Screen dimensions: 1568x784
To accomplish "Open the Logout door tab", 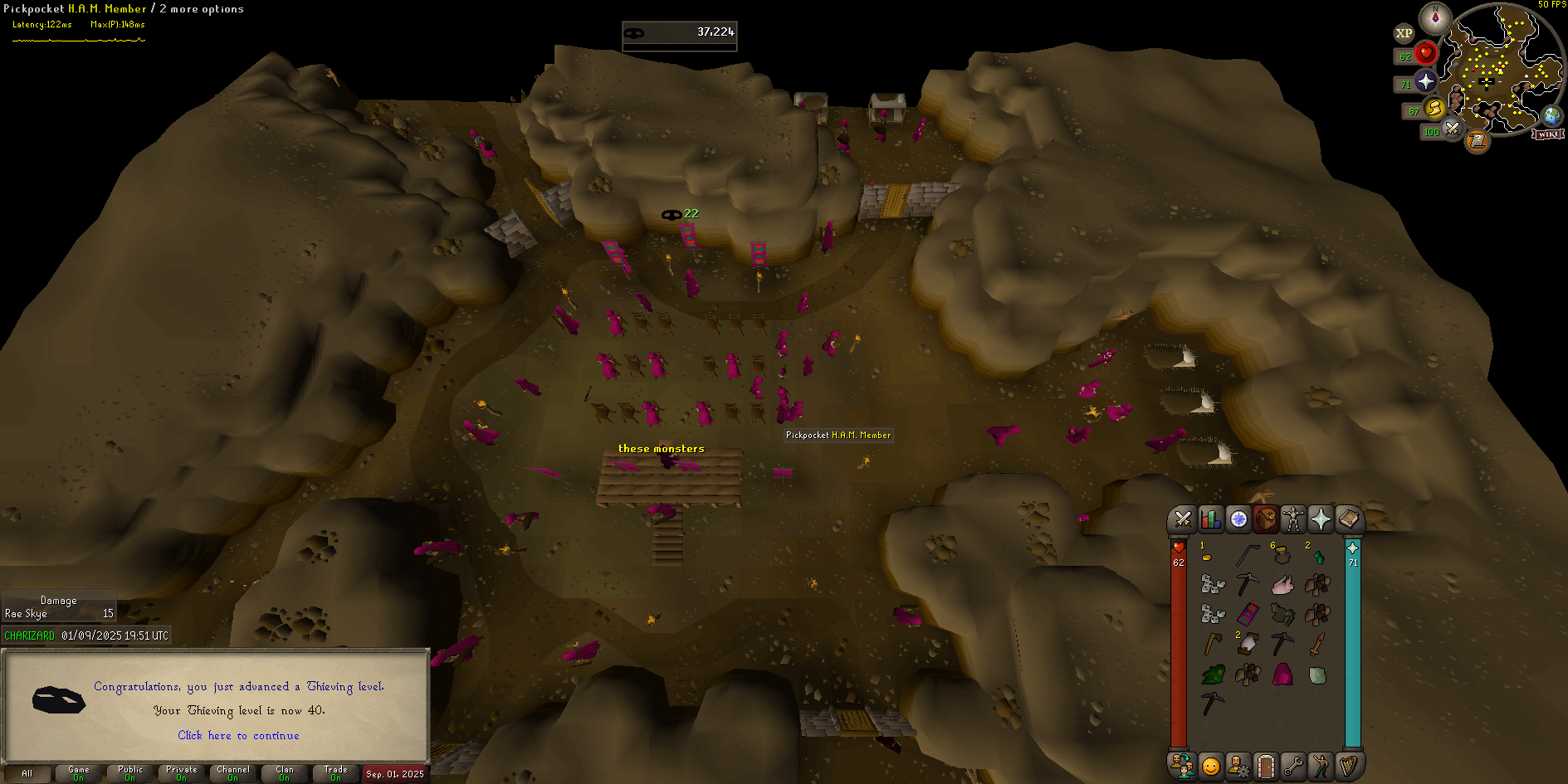I will pyautogui.click(x=1265, y=766).
